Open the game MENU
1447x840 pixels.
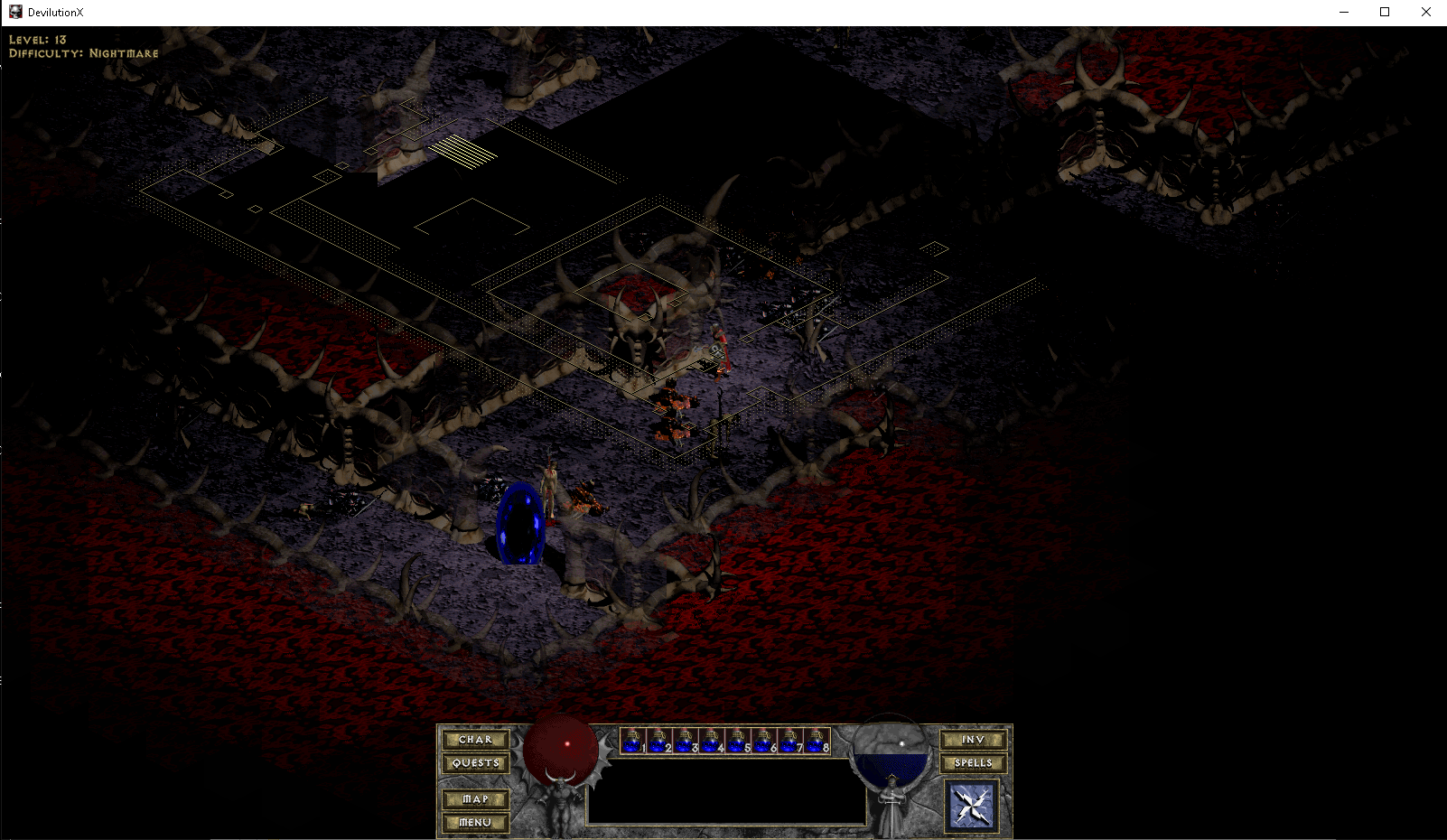(475, 822)
